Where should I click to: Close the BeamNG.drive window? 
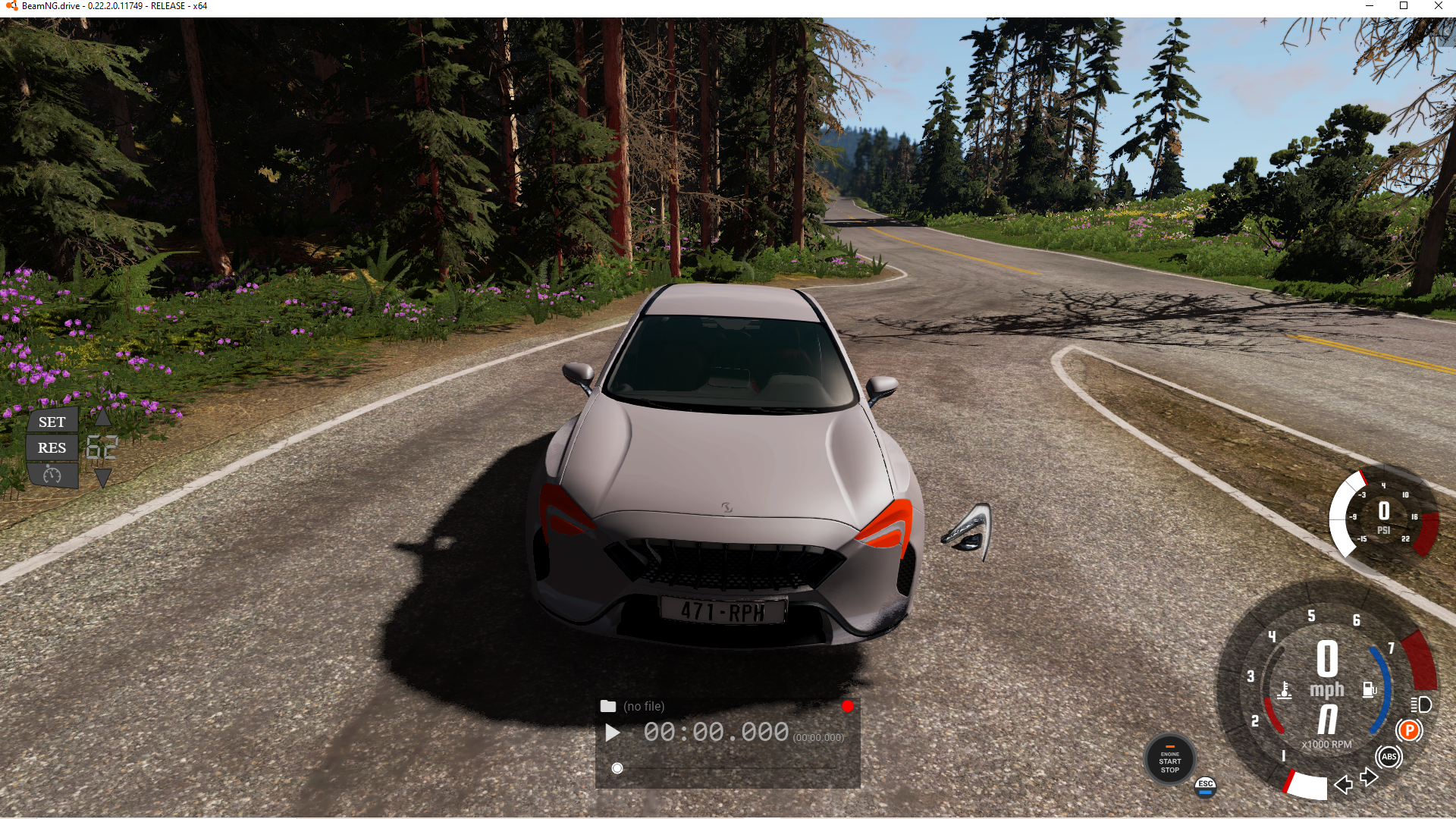(1438, 6)
